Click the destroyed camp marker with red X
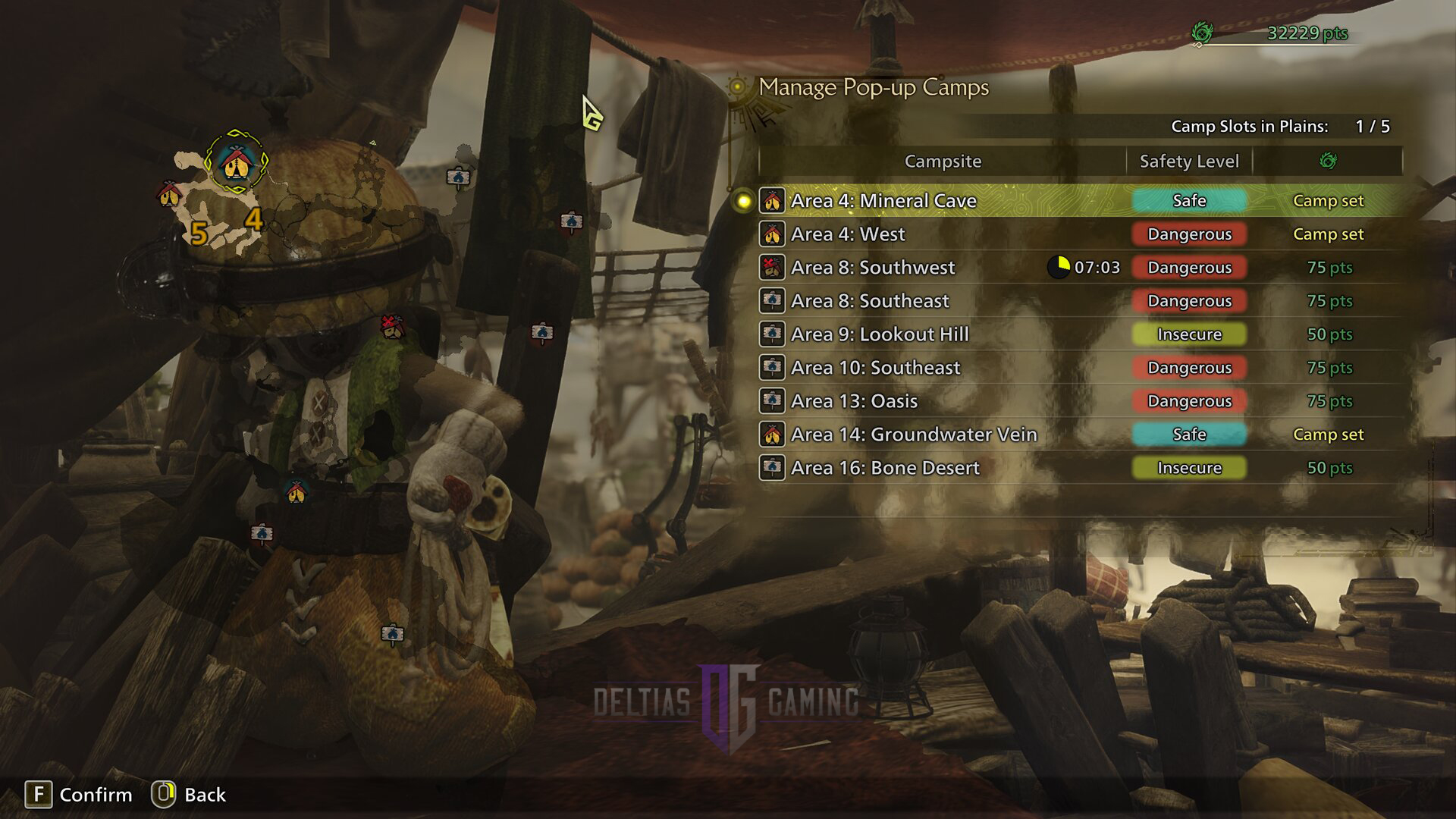The image size is (1456, 819). click(391, 326)
